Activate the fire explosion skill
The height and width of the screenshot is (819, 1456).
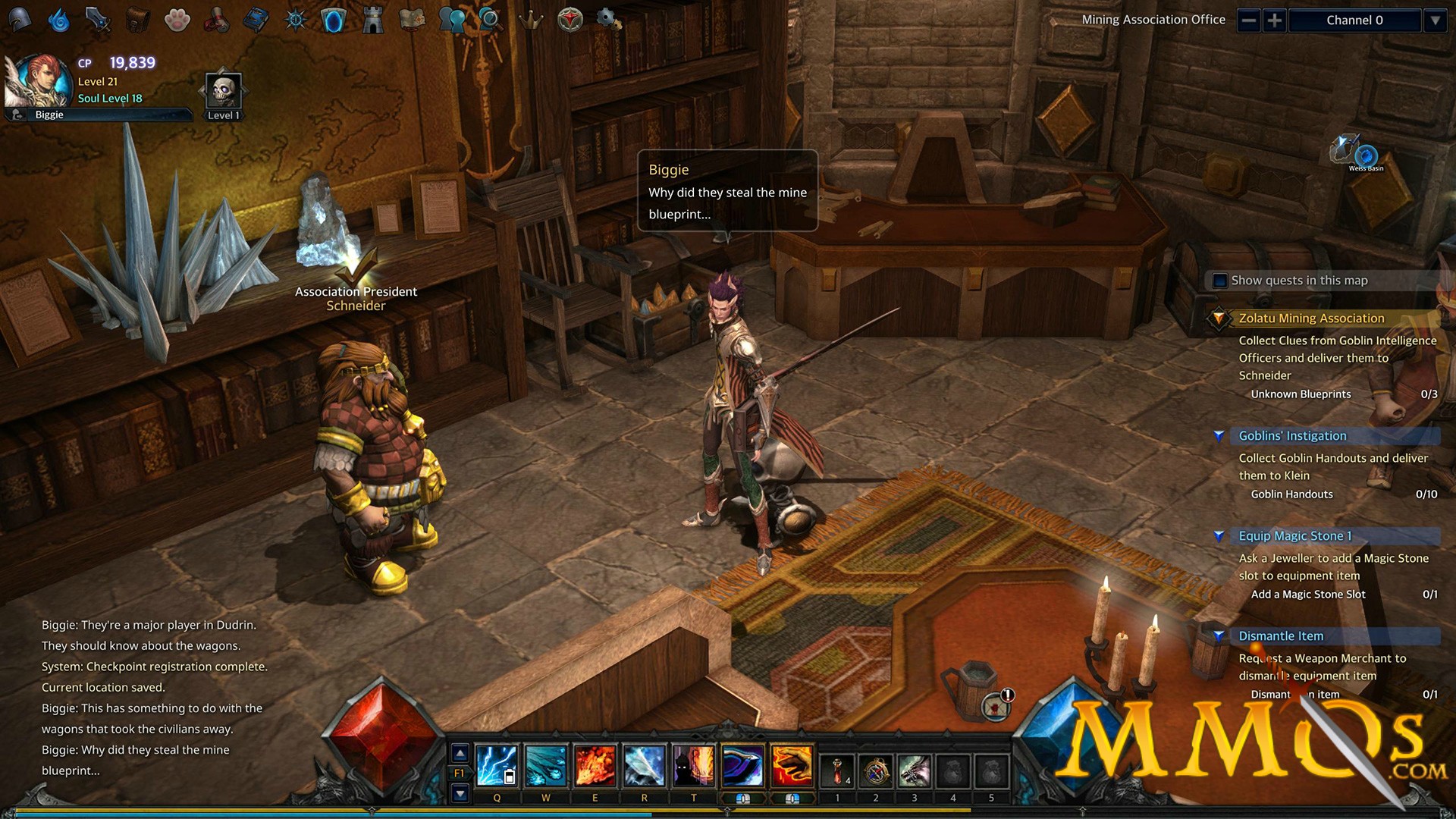595,765
